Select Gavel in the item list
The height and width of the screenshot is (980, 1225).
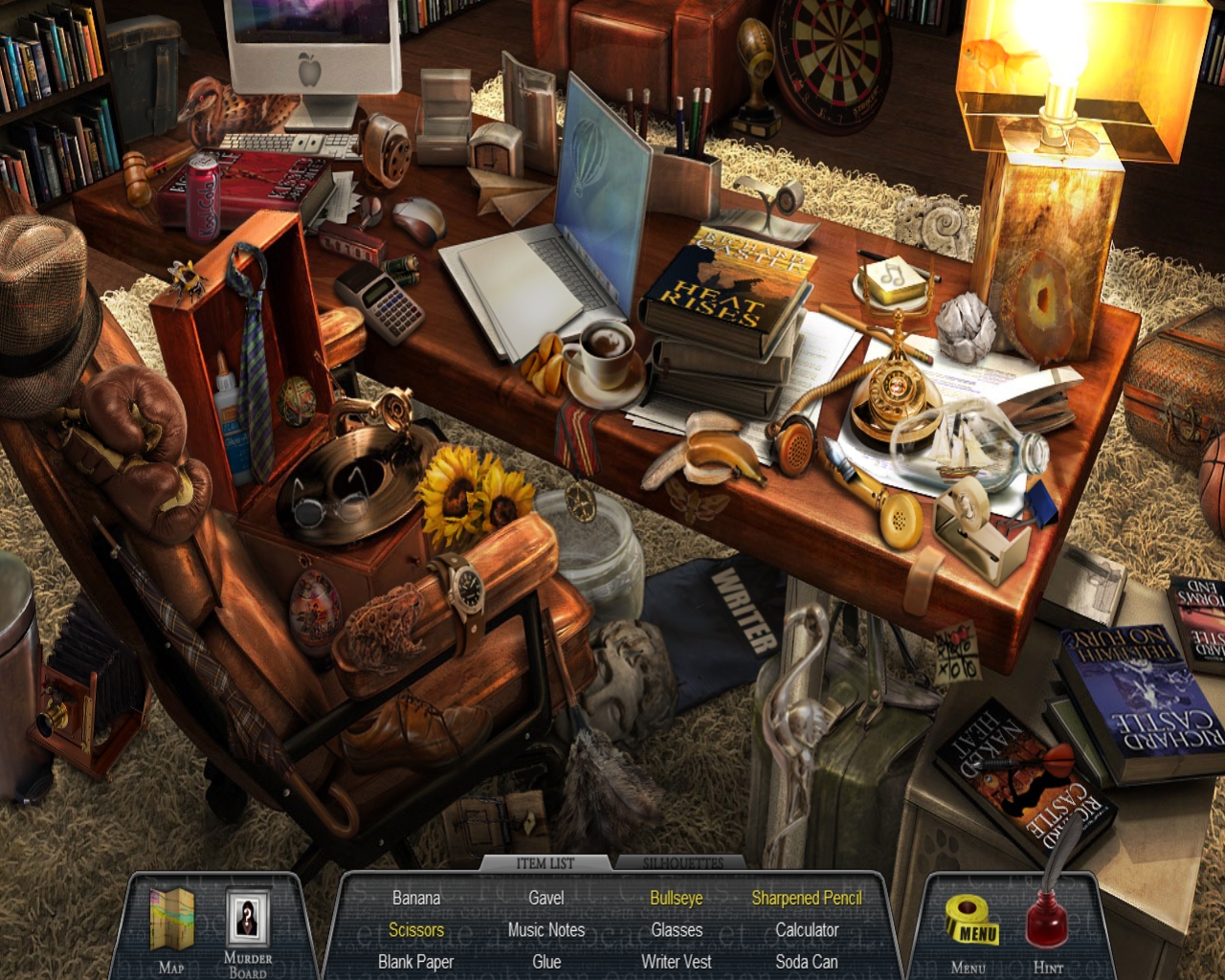point(546,899)
